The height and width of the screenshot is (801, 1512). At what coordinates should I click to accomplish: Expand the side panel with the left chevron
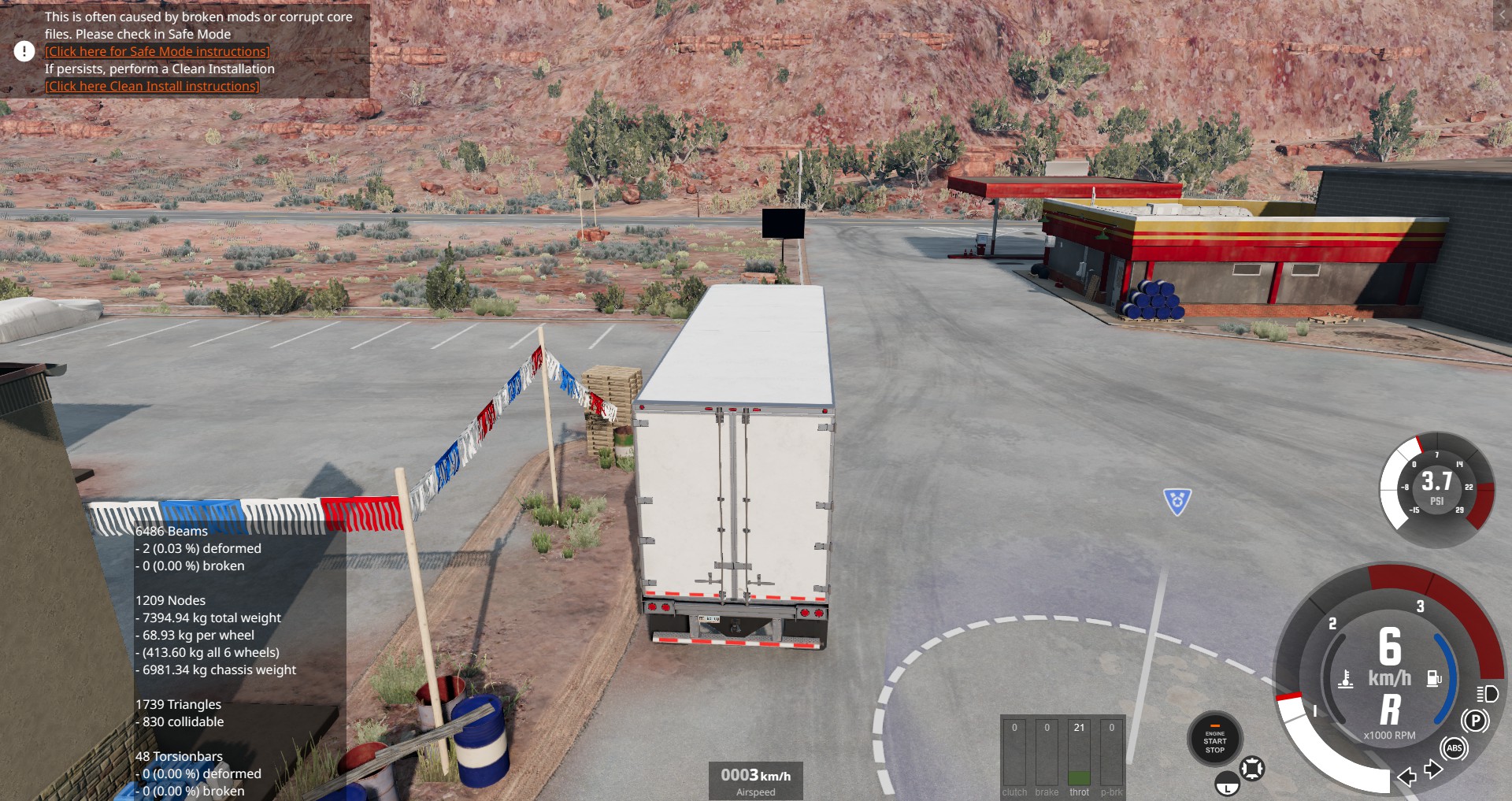pos(1502,15)
